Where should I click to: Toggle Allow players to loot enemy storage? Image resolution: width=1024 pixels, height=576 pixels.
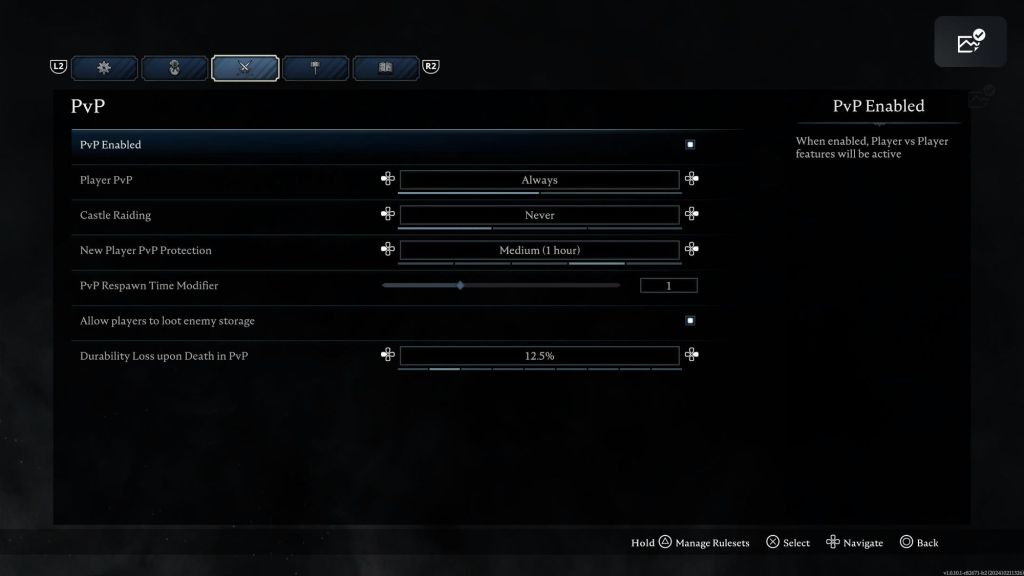point(690,321)
